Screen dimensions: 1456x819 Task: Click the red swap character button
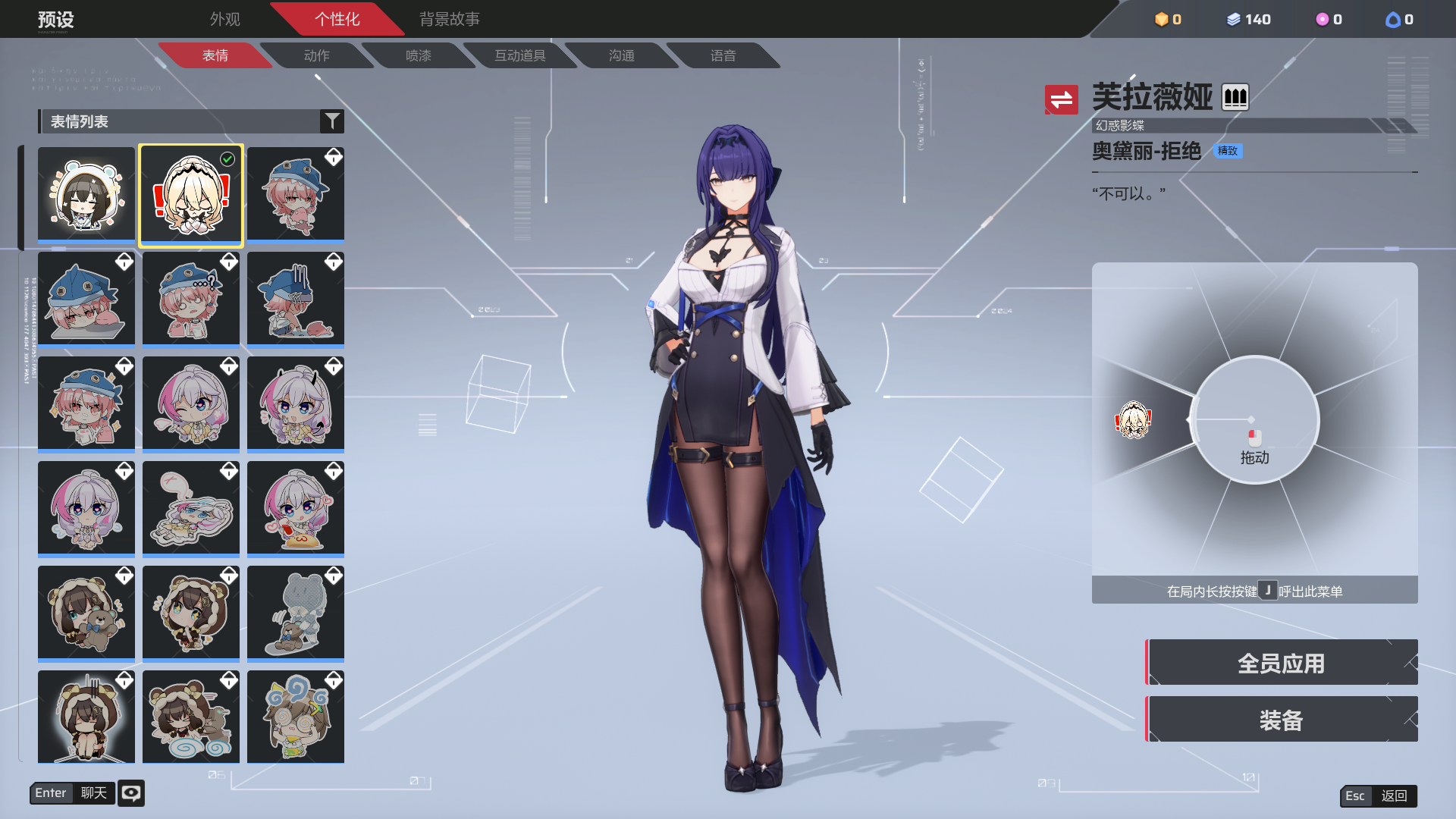1061,99
